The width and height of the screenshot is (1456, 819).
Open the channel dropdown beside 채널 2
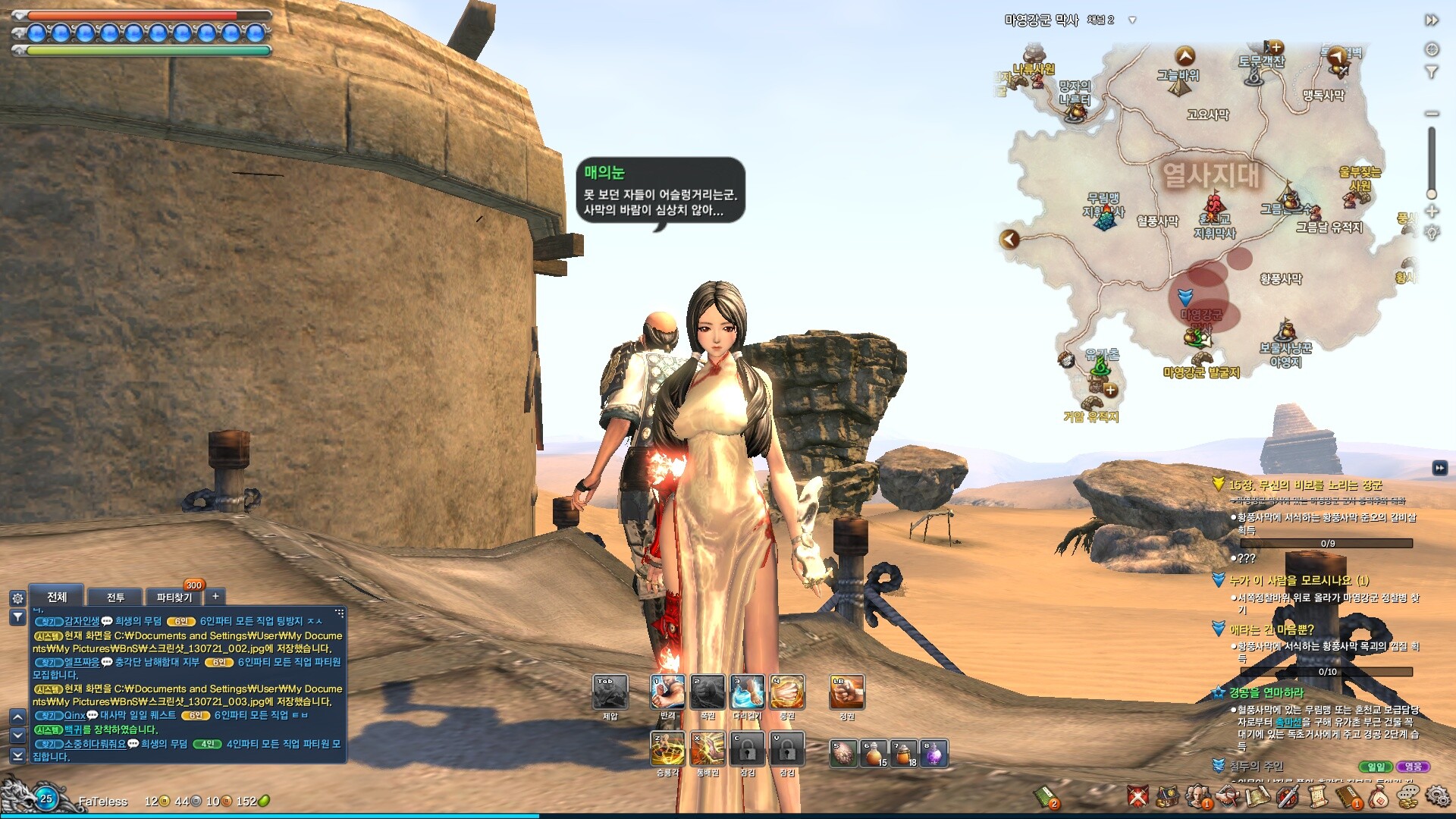click(1132, 20)
